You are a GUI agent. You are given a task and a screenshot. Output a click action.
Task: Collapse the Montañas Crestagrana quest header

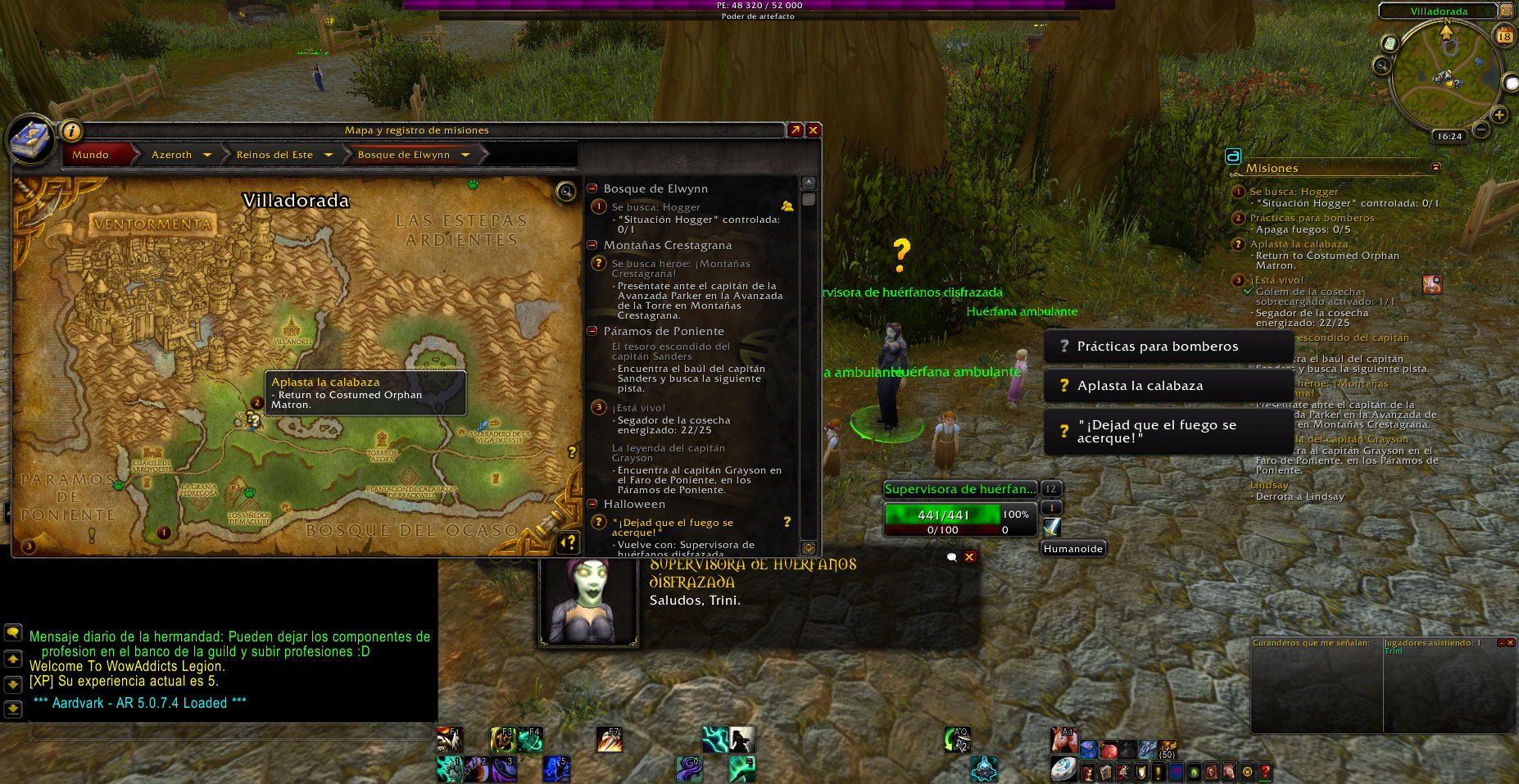point(592,245)
